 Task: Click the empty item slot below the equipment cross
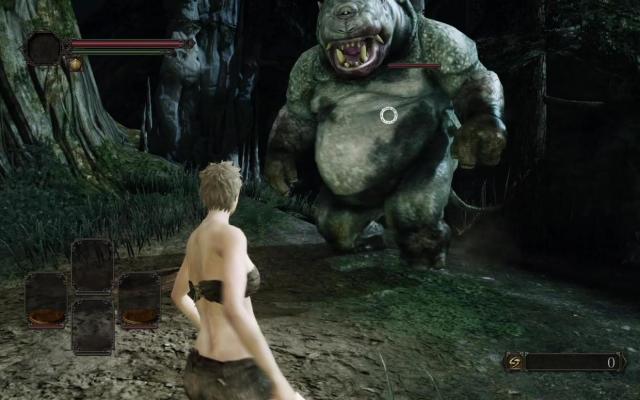click(92, 327)
